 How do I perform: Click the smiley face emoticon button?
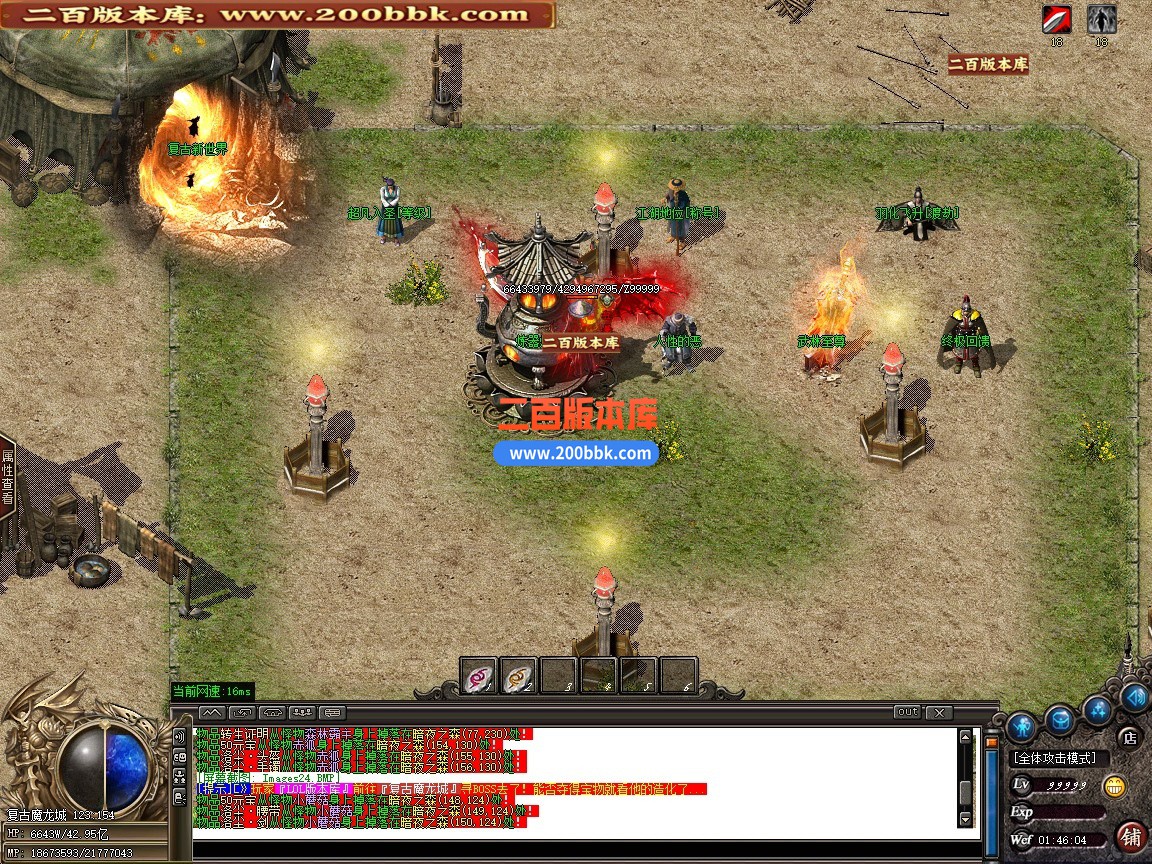[1114, 786]
